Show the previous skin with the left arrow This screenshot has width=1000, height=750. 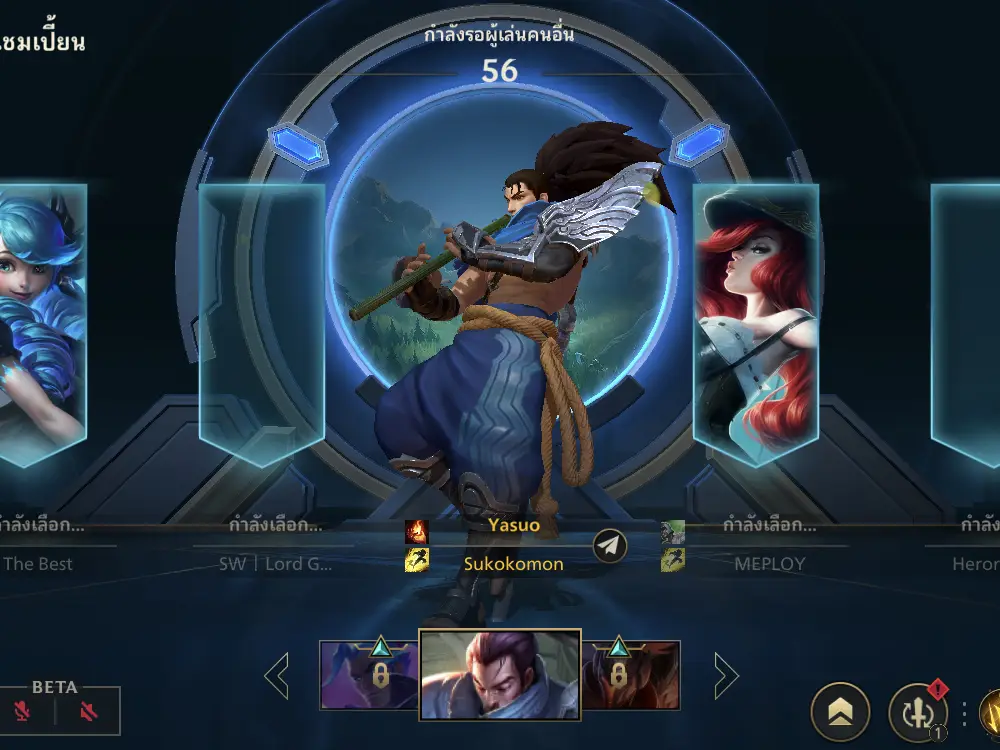click(277, 677)
